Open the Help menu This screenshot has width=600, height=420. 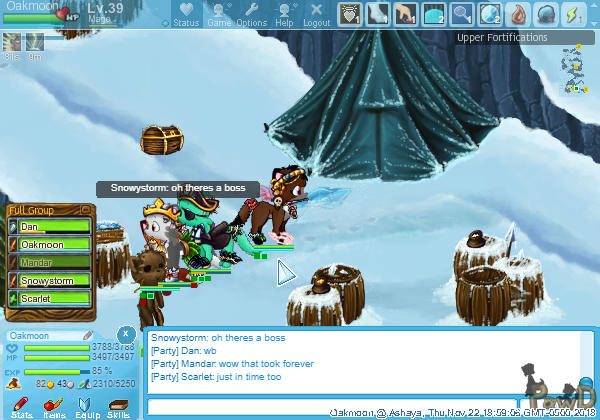pyautogui.click(x=284, y=14)
